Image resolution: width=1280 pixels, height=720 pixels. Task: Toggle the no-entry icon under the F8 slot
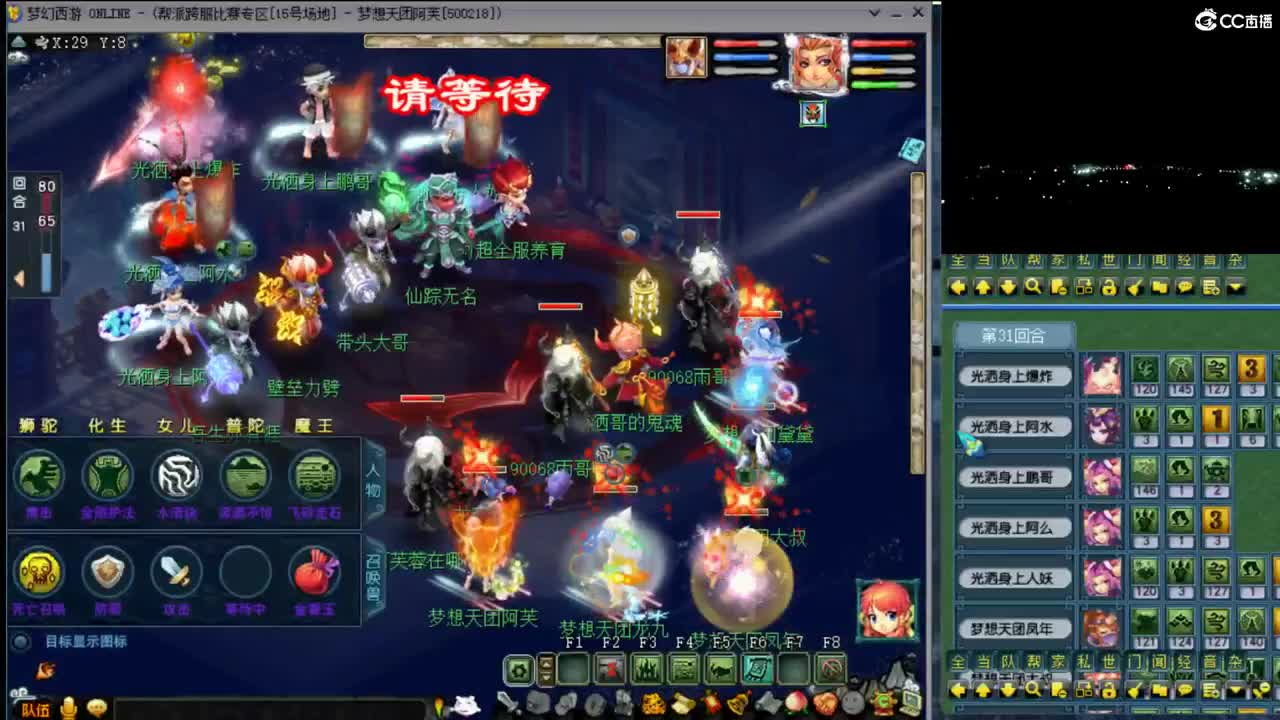pyautogui.click(x=832, y=668)
